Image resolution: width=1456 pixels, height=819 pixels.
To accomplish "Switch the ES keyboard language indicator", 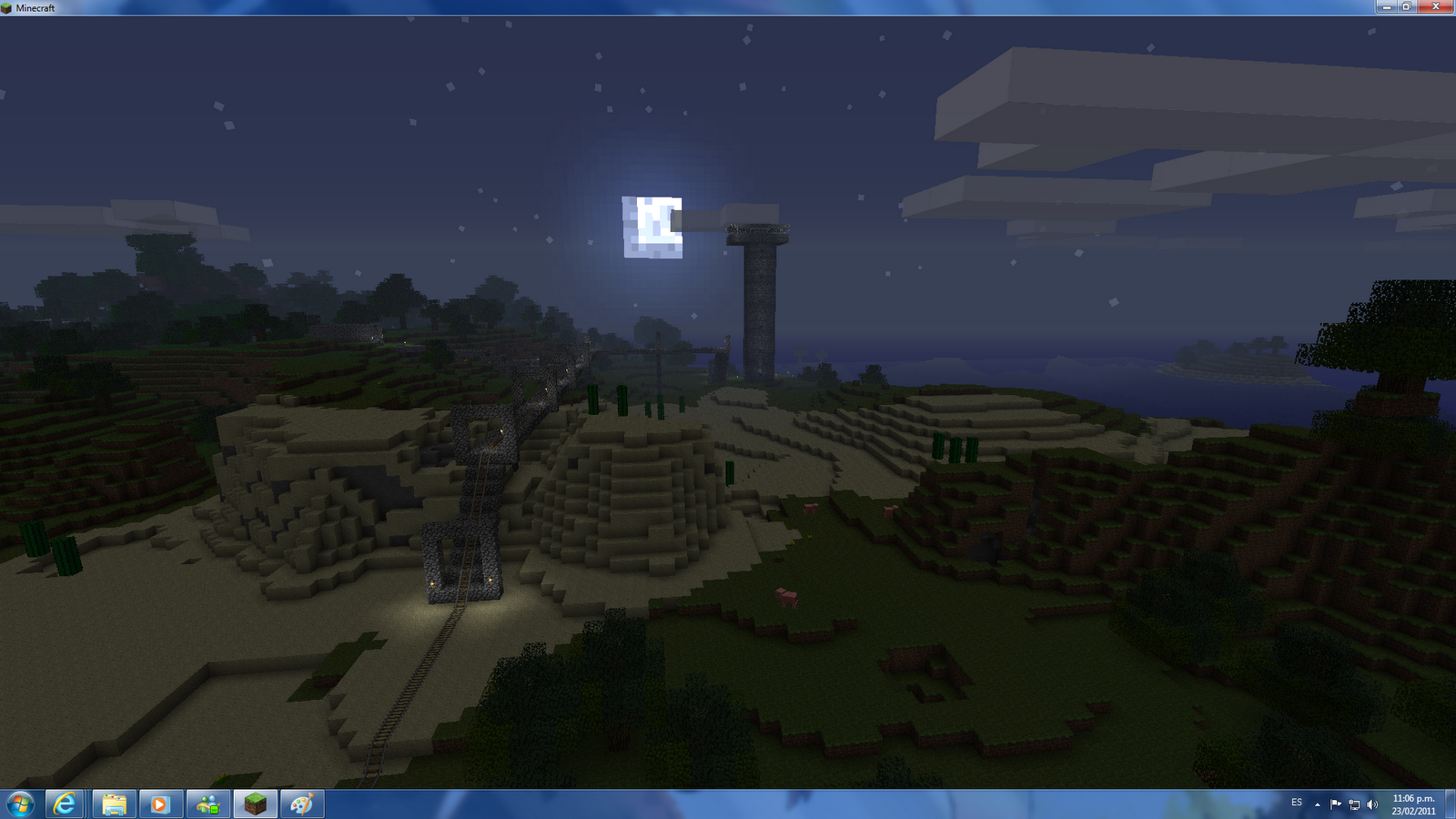I will [x=1296, y=804].
